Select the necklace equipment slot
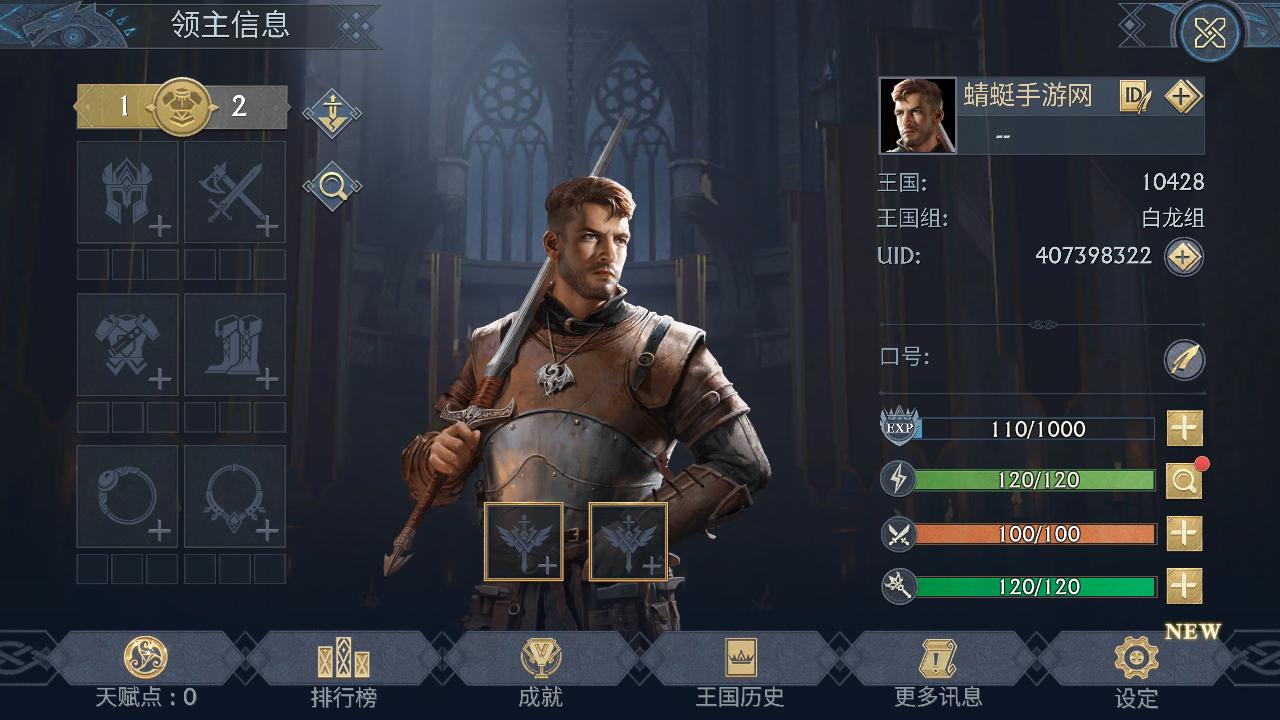This screenshot has width=1280, height=720. (235, 497)
